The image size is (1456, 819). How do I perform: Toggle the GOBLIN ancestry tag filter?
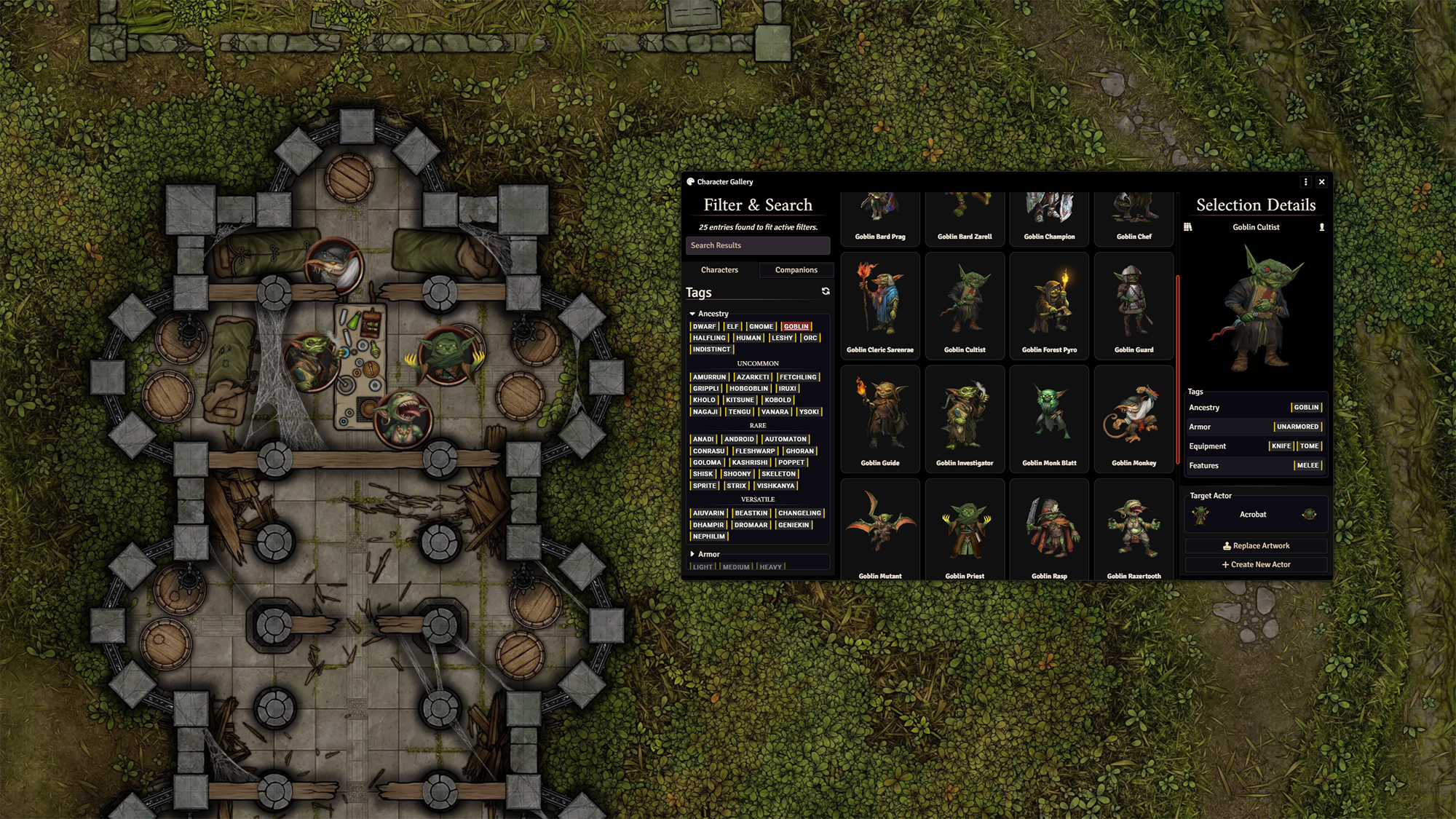pyautogui.click(x=796, y=326)
